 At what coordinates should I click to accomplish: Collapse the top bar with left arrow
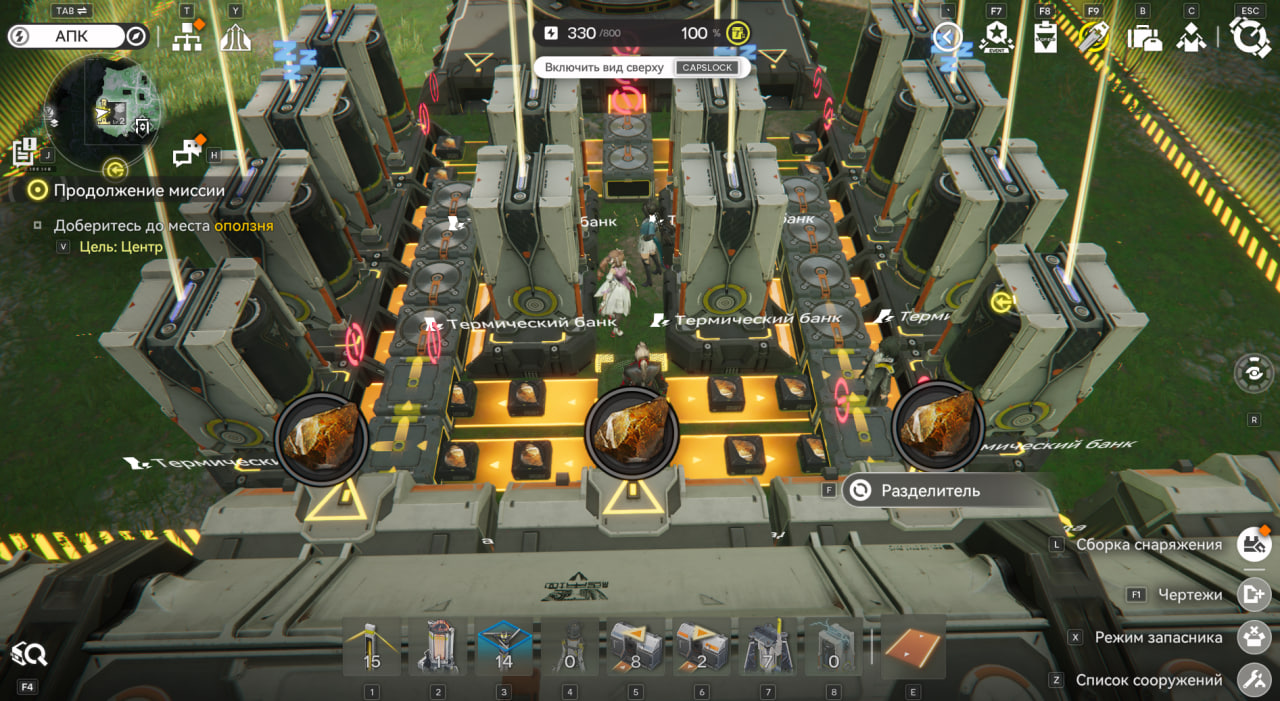(x=946, y=38)
